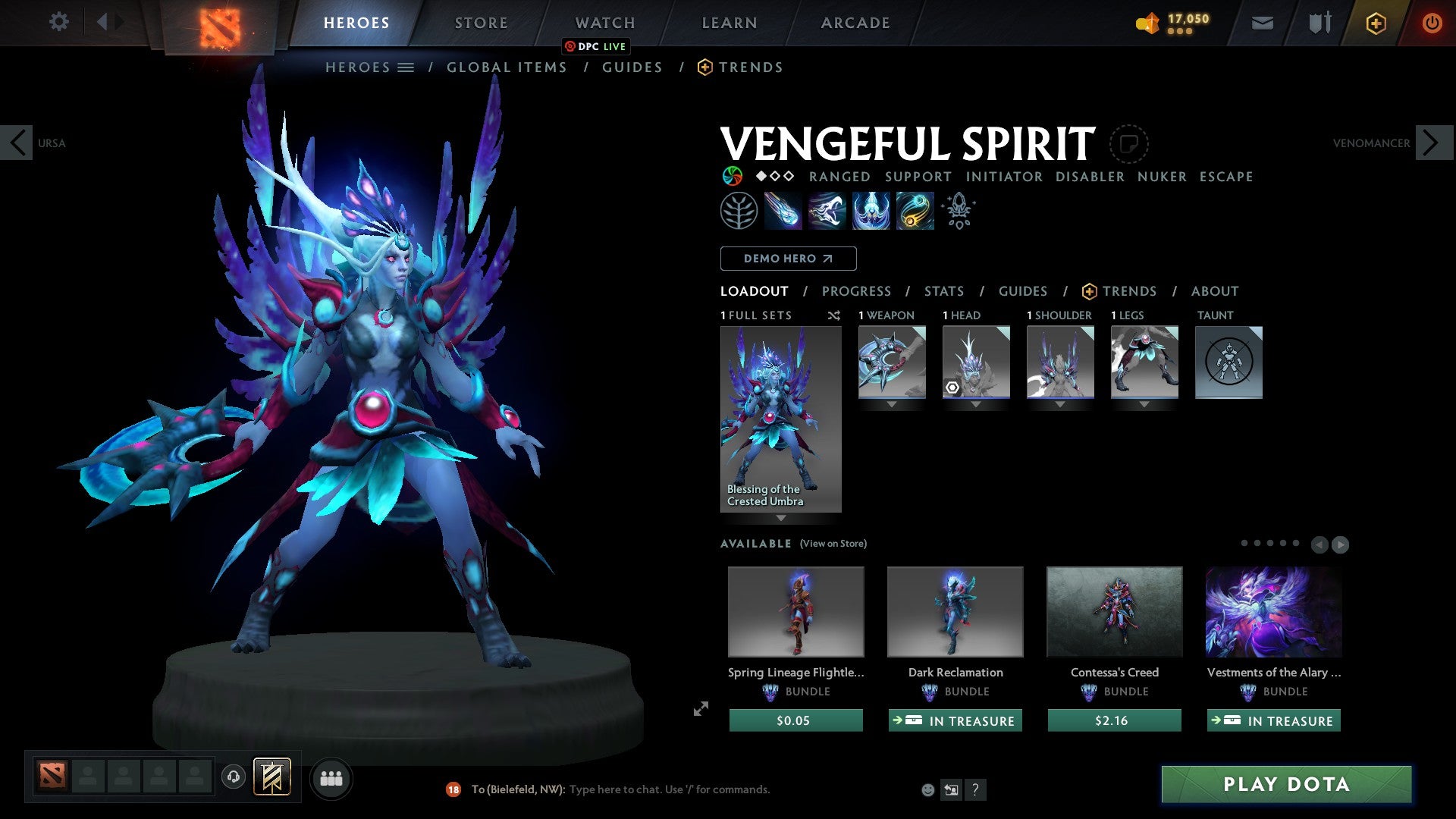
Task: Open the settings gear
Action: [58, 22]
